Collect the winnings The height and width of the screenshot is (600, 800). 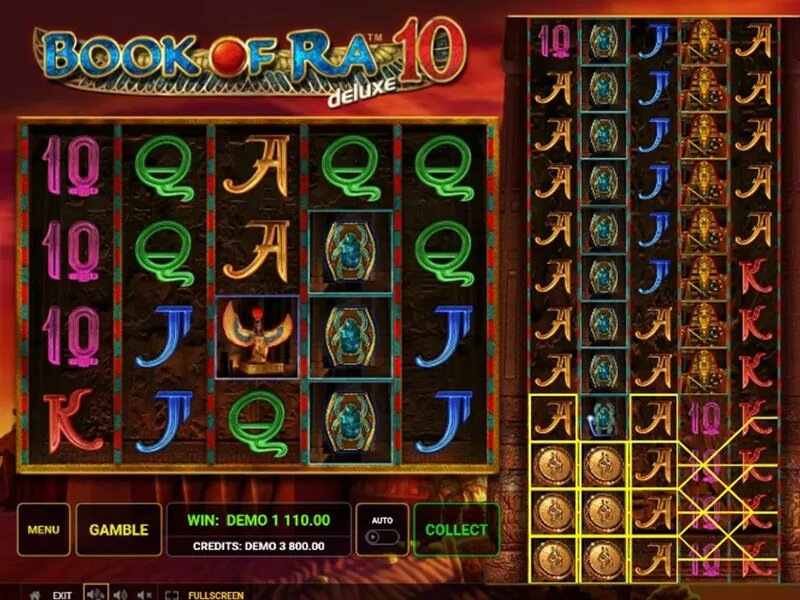pos(456,530)
